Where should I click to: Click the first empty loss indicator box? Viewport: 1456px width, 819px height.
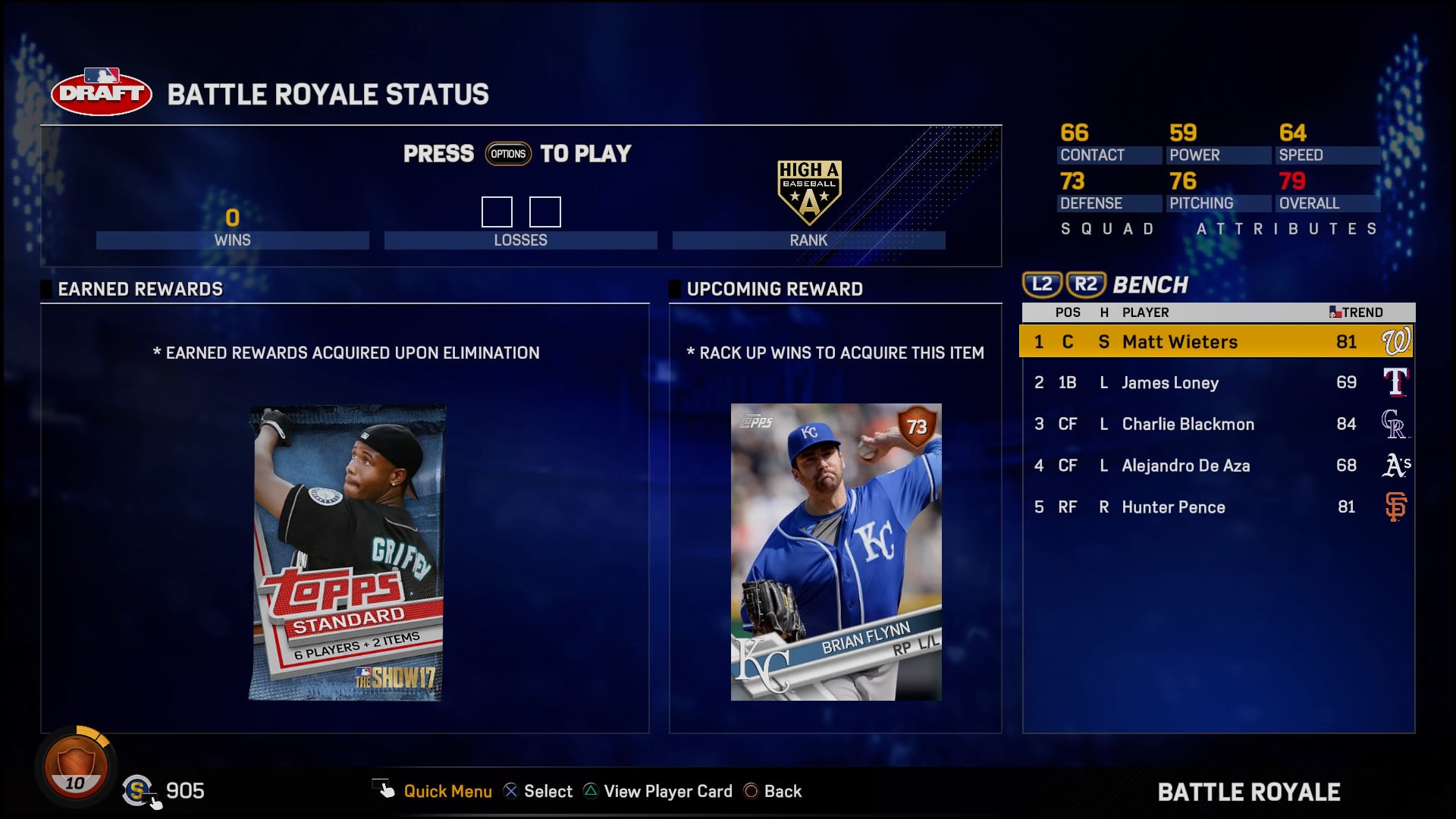tap(497, 212)
